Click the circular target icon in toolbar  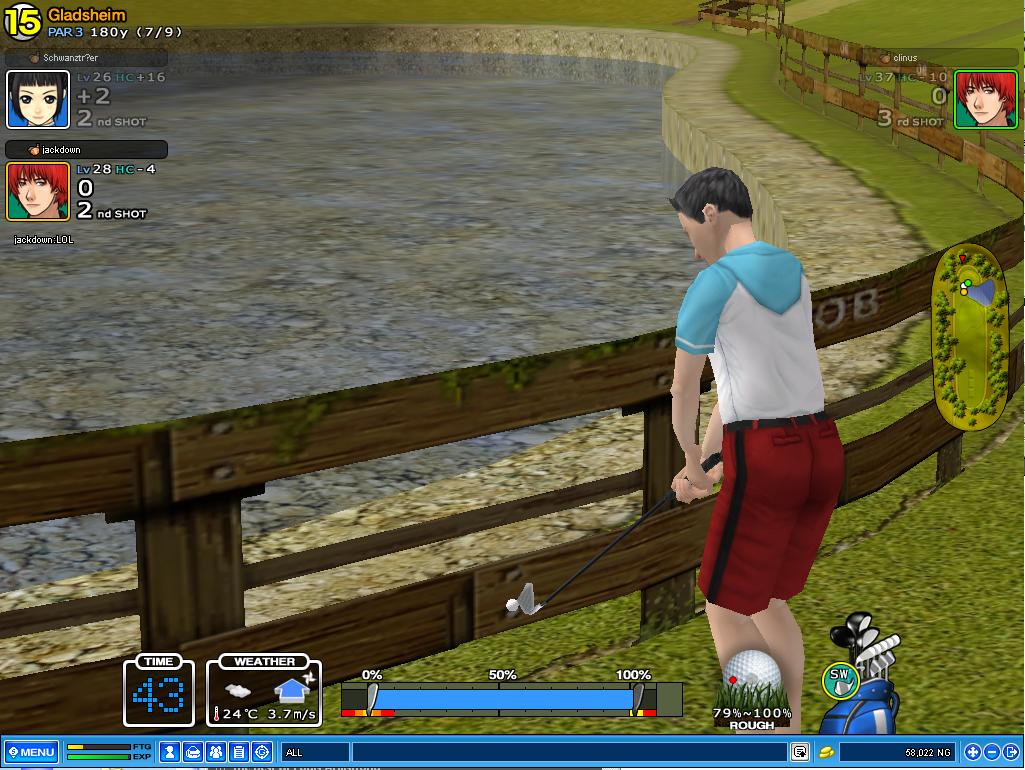(x=262, y=752)
